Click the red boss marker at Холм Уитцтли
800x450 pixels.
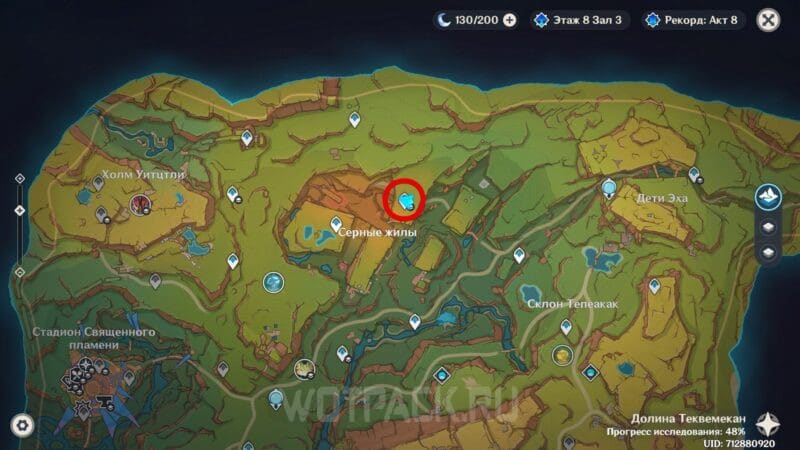(x=140, y=205)
